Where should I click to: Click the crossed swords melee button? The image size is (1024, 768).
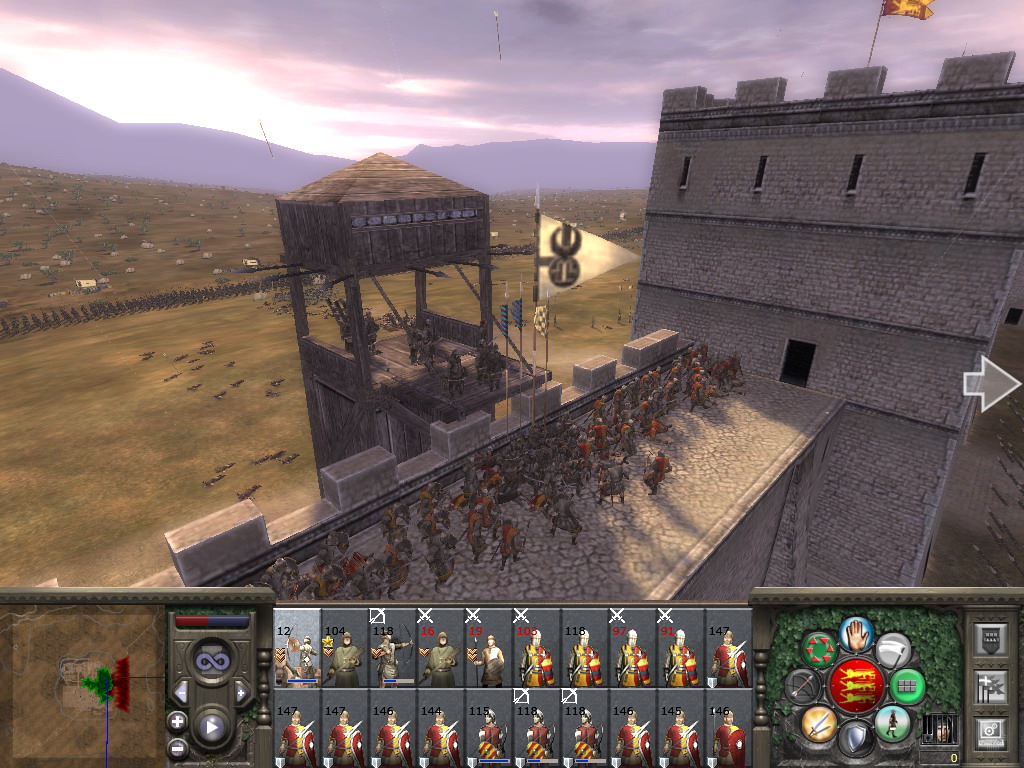[819, 723]
